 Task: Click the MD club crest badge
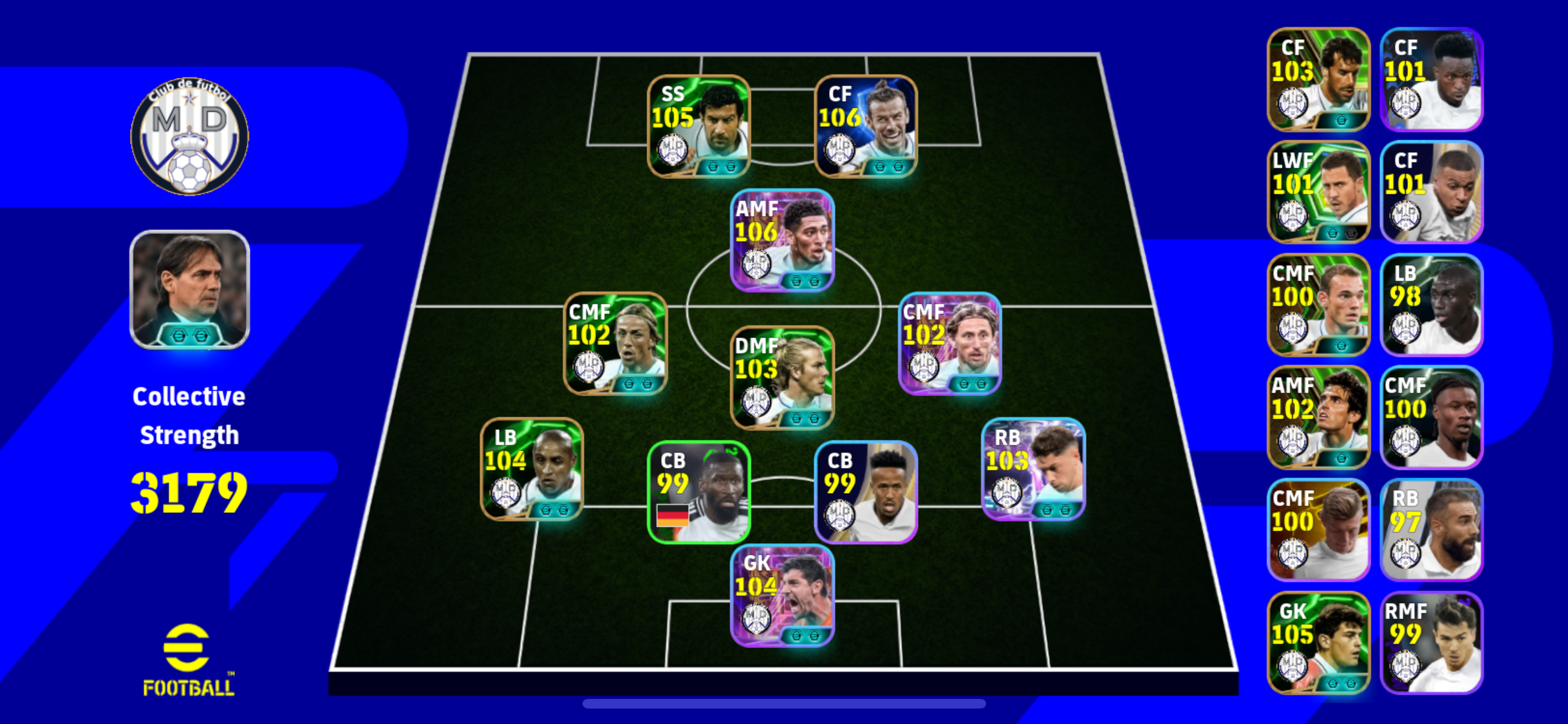click(x=189, y=136)
